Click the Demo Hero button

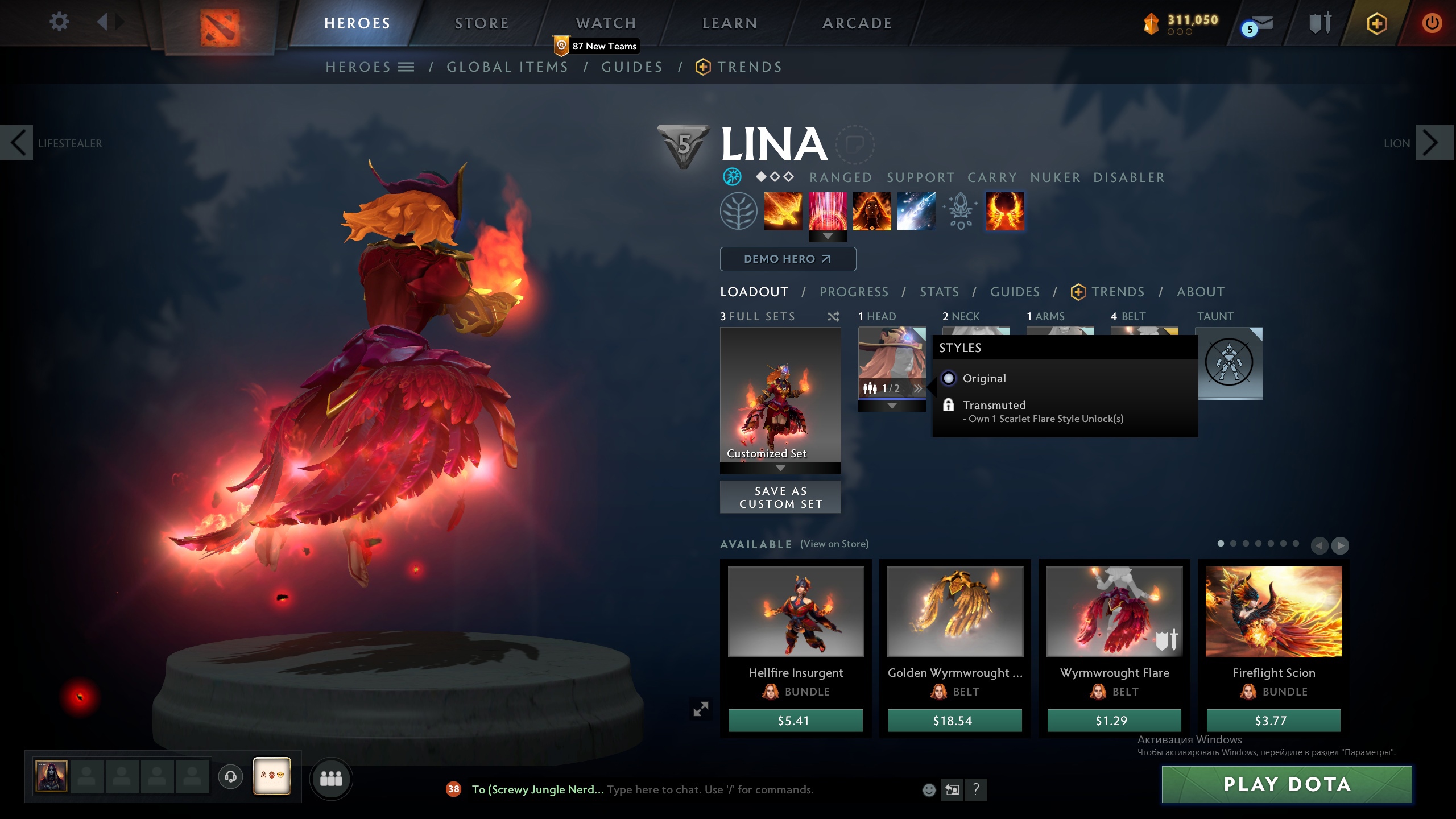pos(788,259)
